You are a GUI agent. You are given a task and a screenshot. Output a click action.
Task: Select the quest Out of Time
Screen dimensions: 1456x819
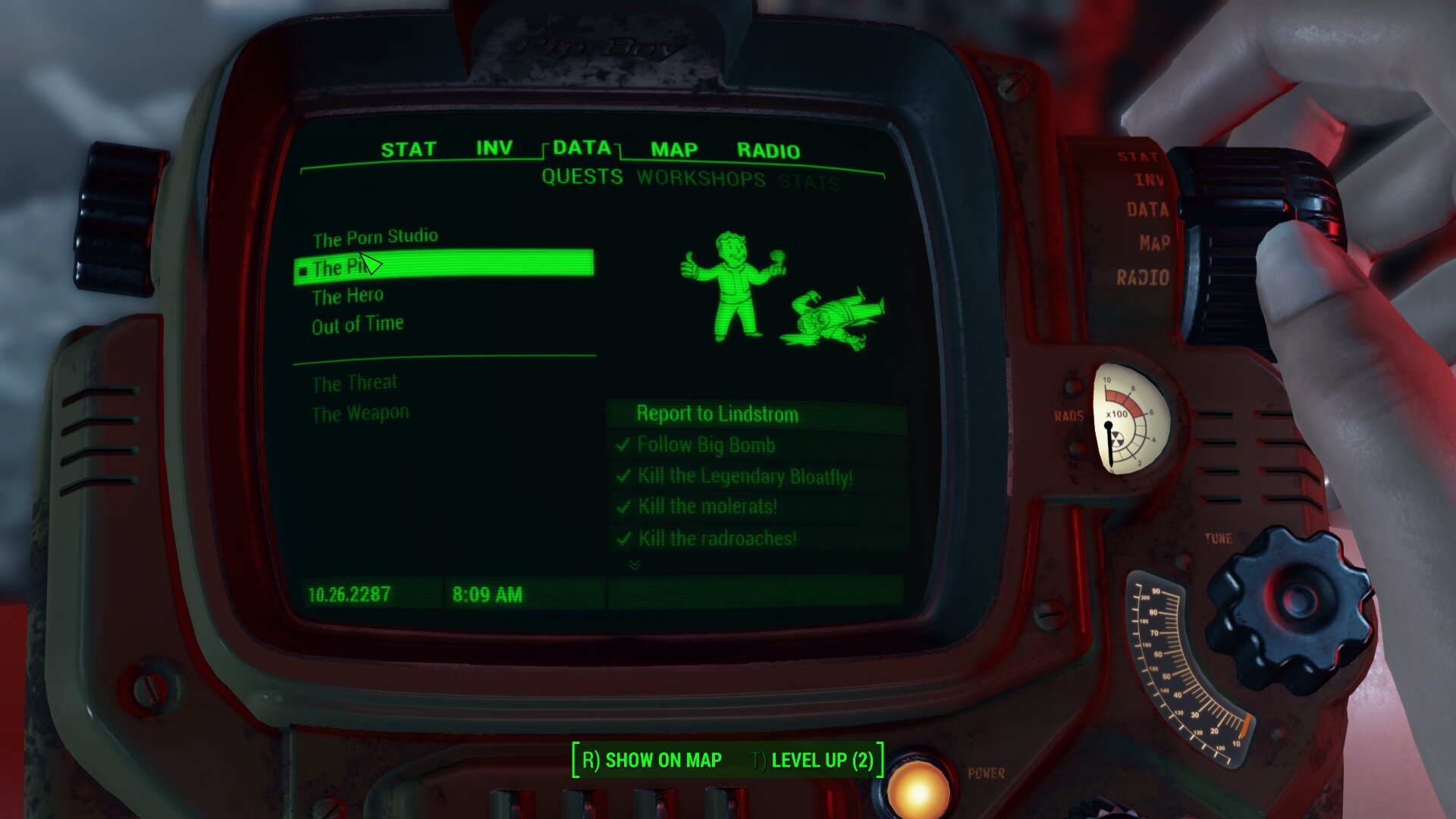tap(357, 322)
